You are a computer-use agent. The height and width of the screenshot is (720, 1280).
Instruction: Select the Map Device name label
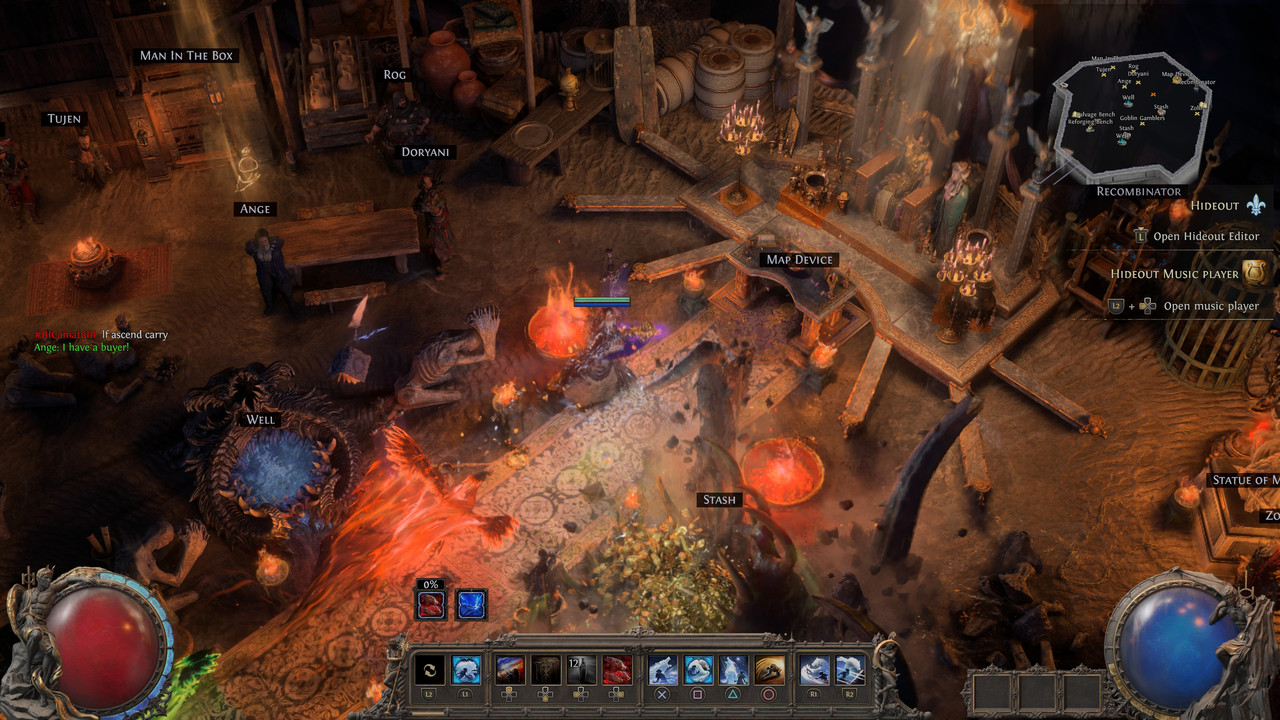[799, 260]
